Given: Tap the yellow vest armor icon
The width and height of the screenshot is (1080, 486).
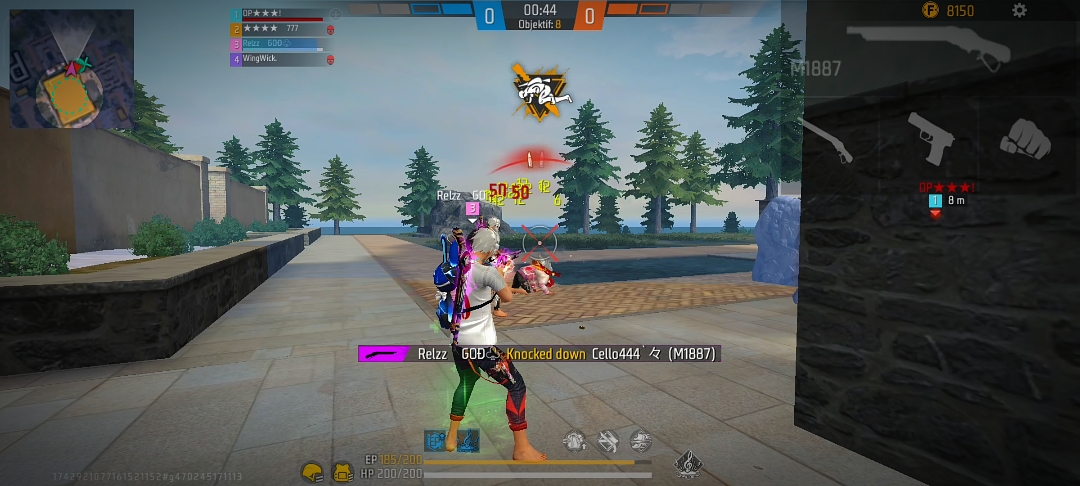Looking at the screenshot, I should (342, 471).
